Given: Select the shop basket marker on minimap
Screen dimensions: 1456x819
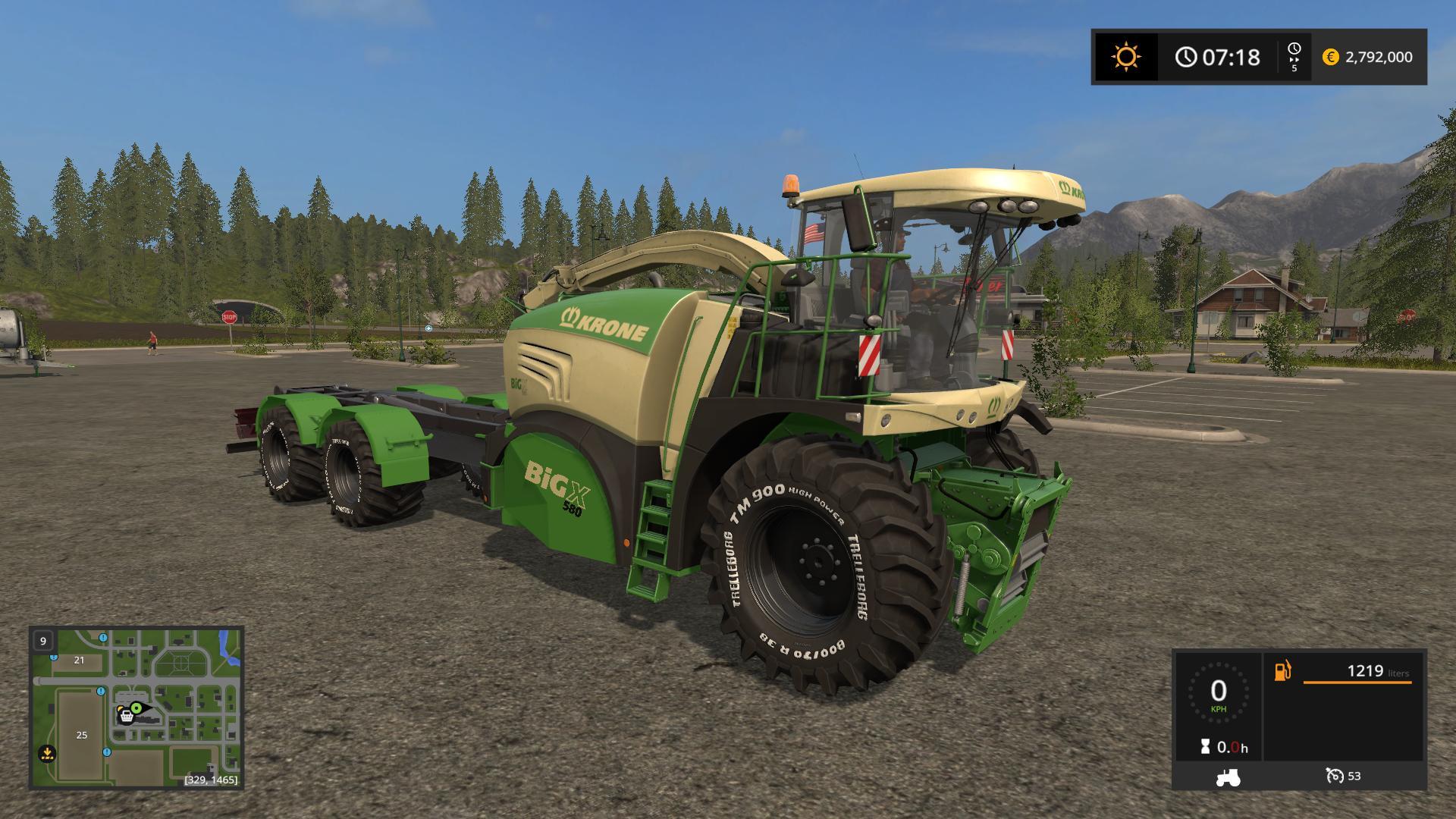Looking at the screenshot, I should point(126,716).
